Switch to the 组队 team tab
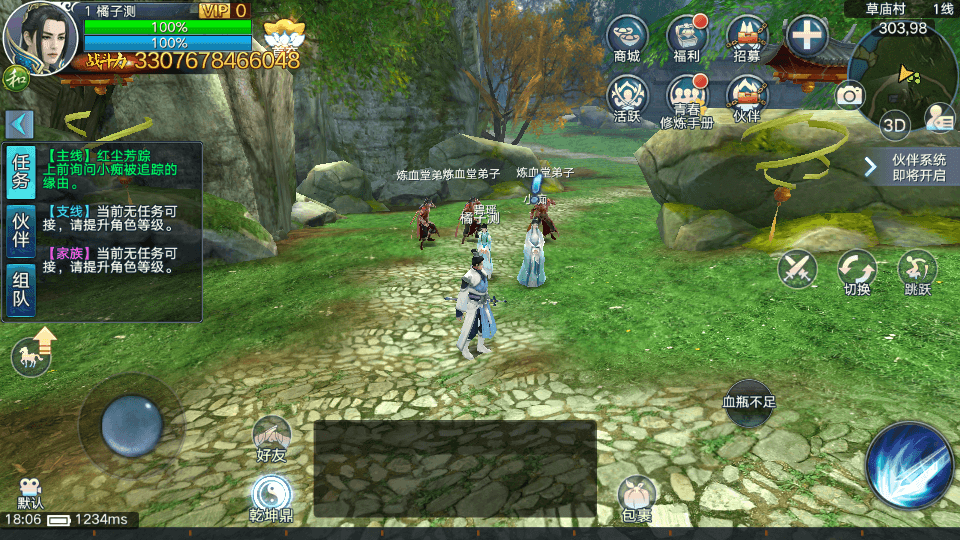The width and height of the screenshot is (960, 540). click(x=21, y=291)
